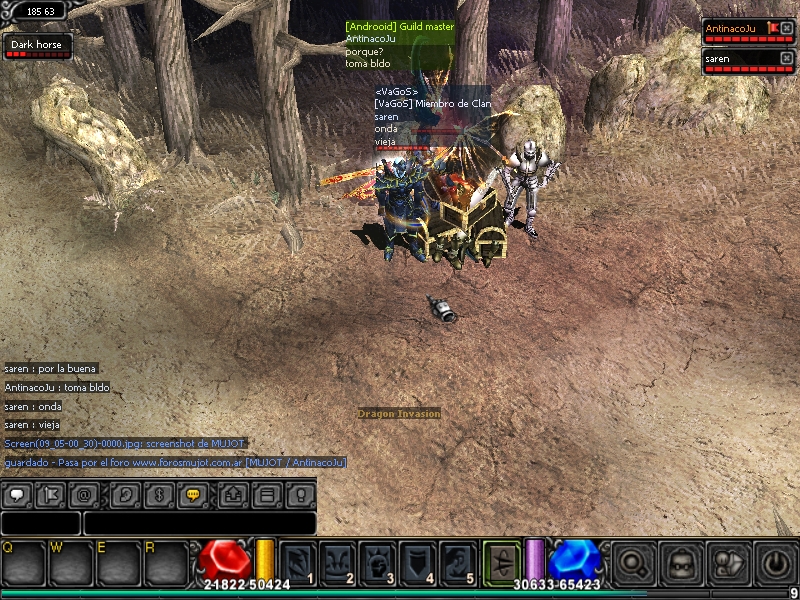Toggle the yellow speech bubble button

point(193,494)
